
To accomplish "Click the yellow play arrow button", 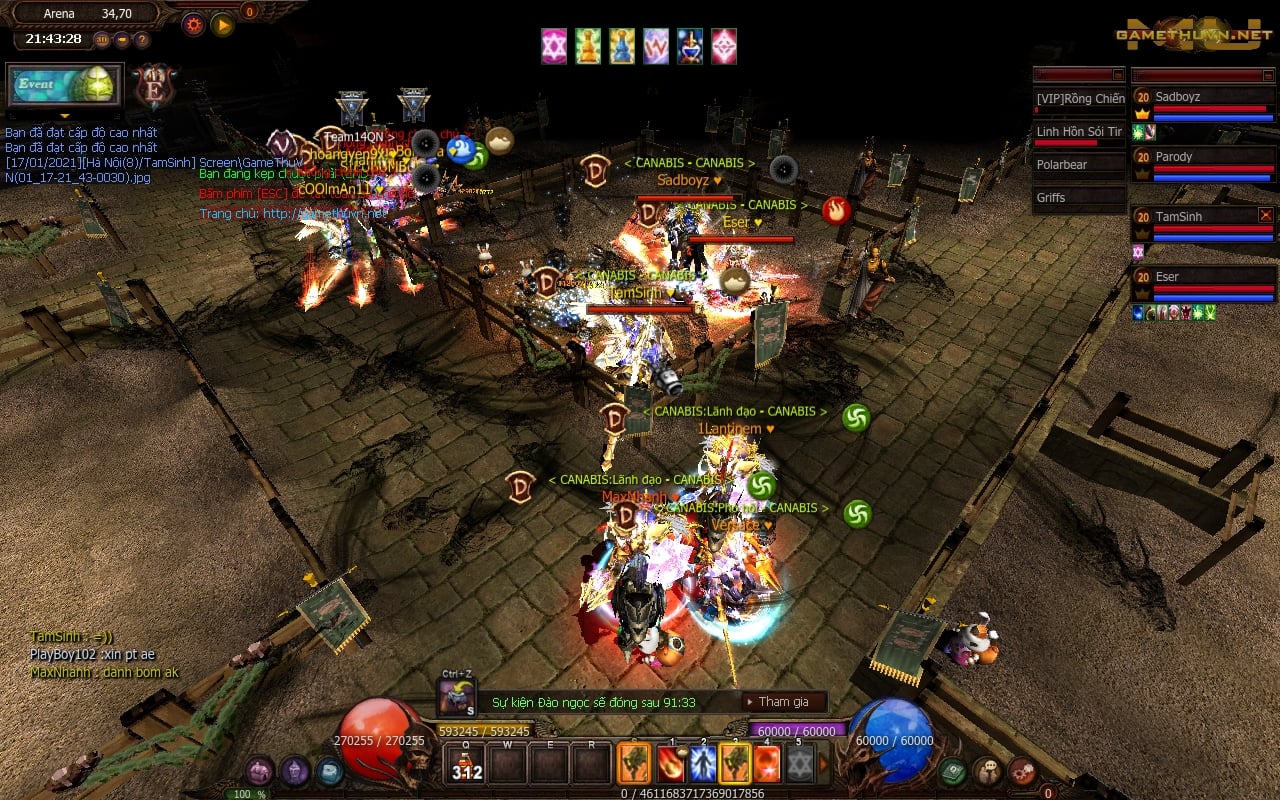I will click(x=222, y=24).
